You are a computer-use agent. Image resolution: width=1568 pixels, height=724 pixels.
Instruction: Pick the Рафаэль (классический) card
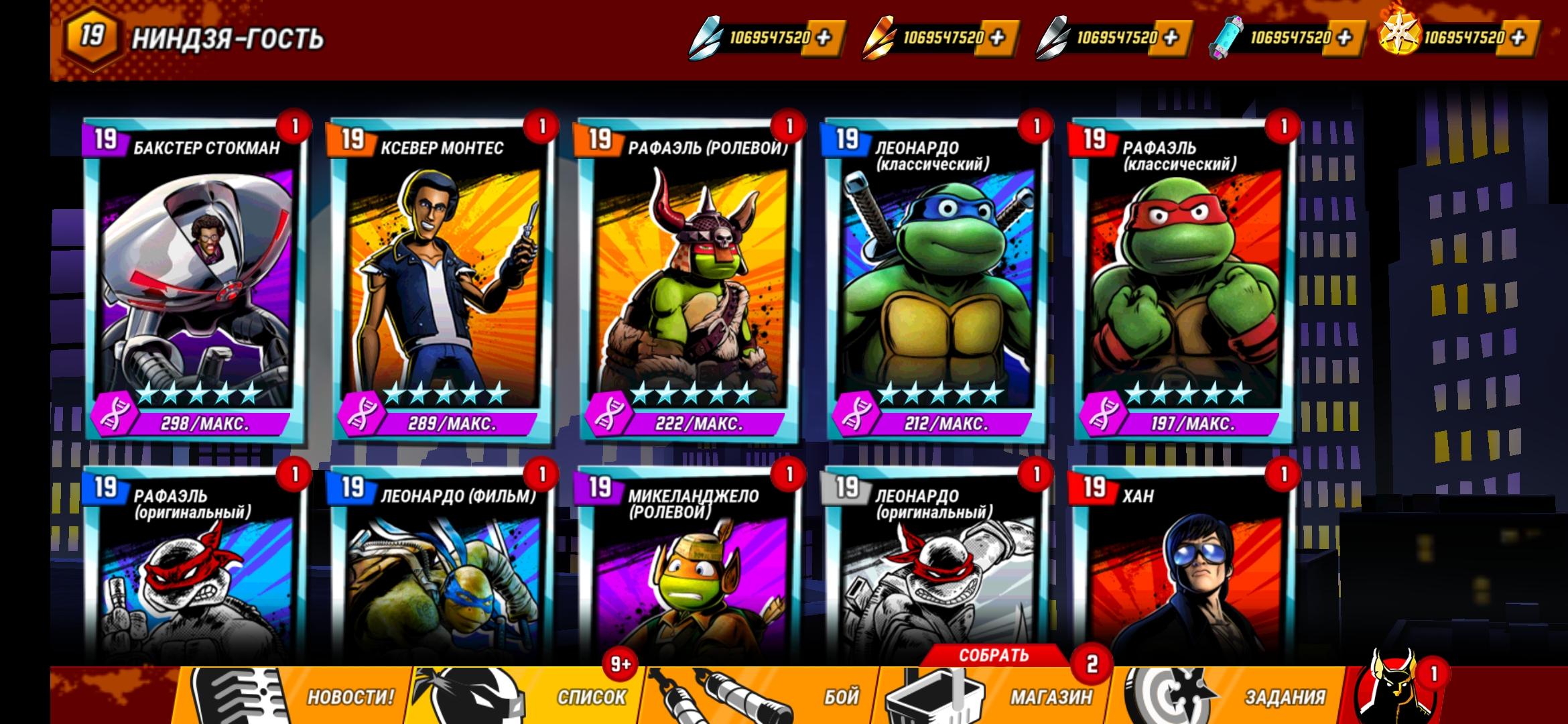1183,282
